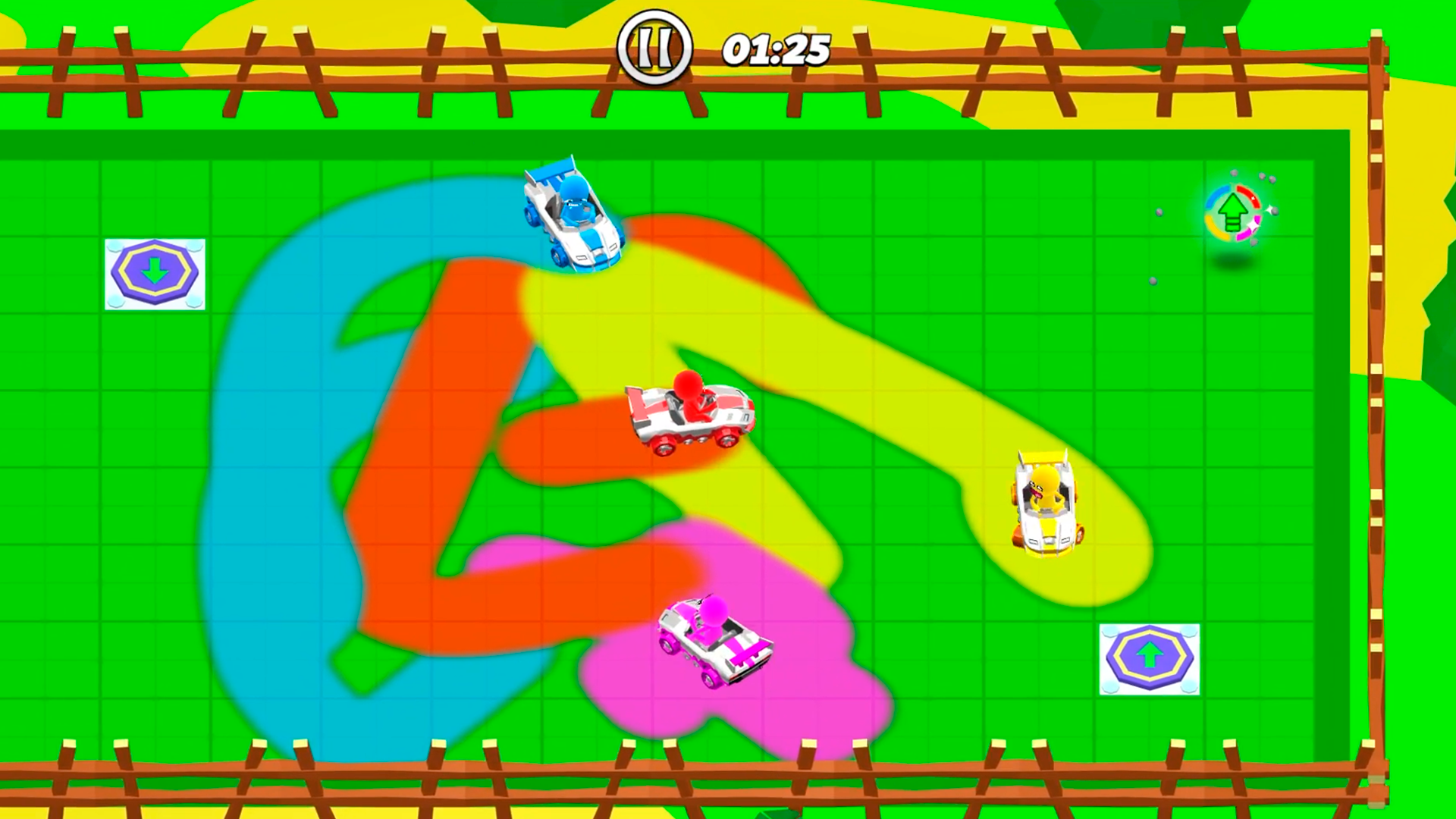Select the purple pad with green down arrow
The width and height of the screenshot is (1456, 819).
pos(155,273)
